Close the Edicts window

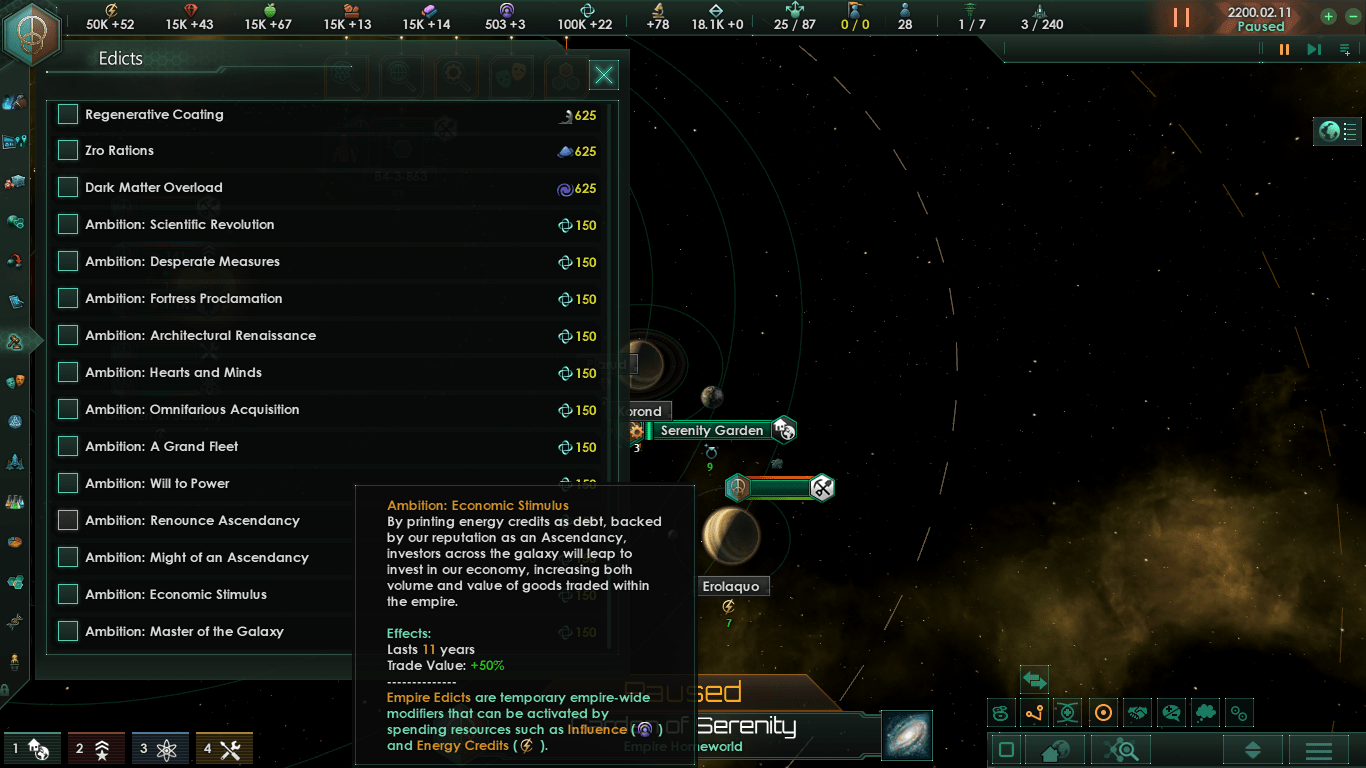click(604, 75)
